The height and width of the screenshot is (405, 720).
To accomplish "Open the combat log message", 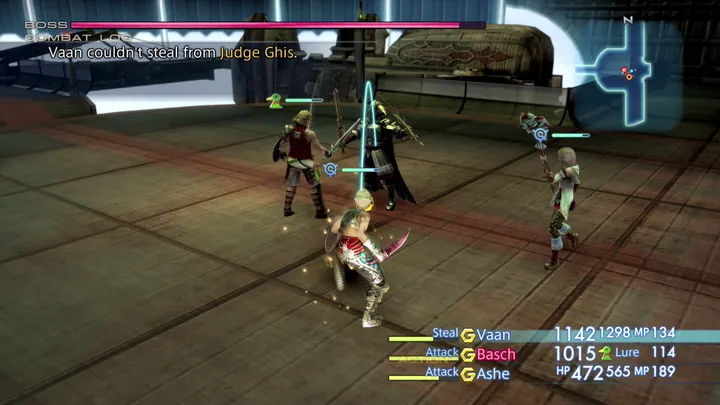I will click(172, 53).
